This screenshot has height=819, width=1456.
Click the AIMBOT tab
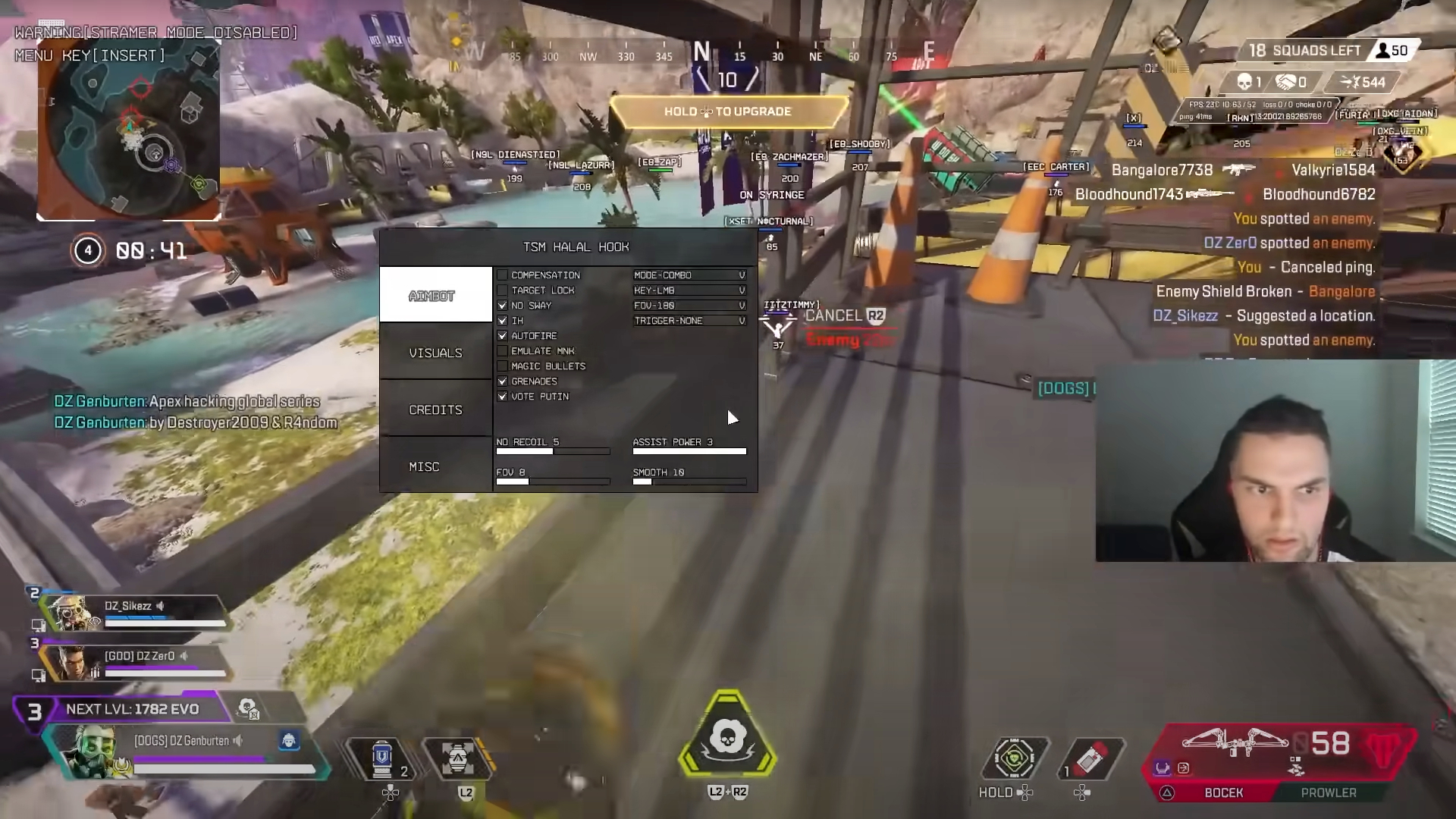[x=435, y=295]
